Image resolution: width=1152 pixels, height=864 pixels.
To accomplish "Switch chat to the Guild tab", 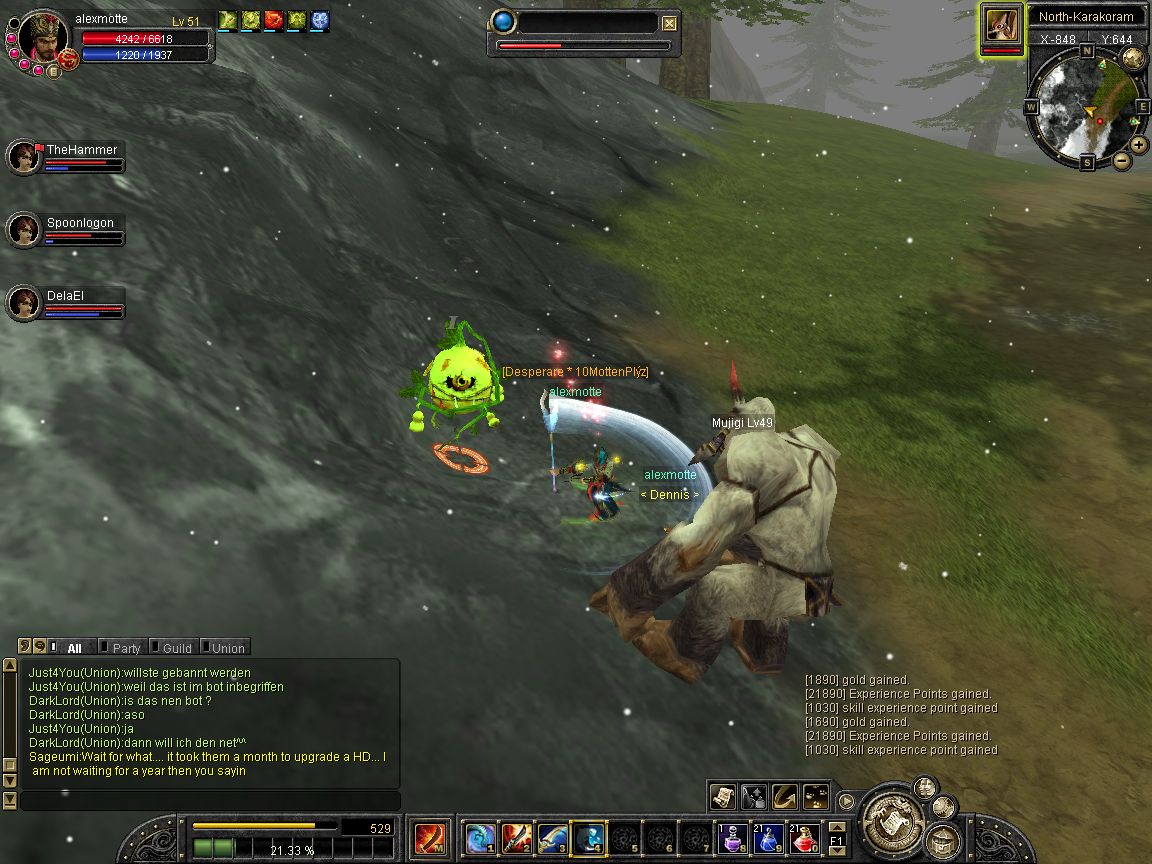I will [176, 648].
